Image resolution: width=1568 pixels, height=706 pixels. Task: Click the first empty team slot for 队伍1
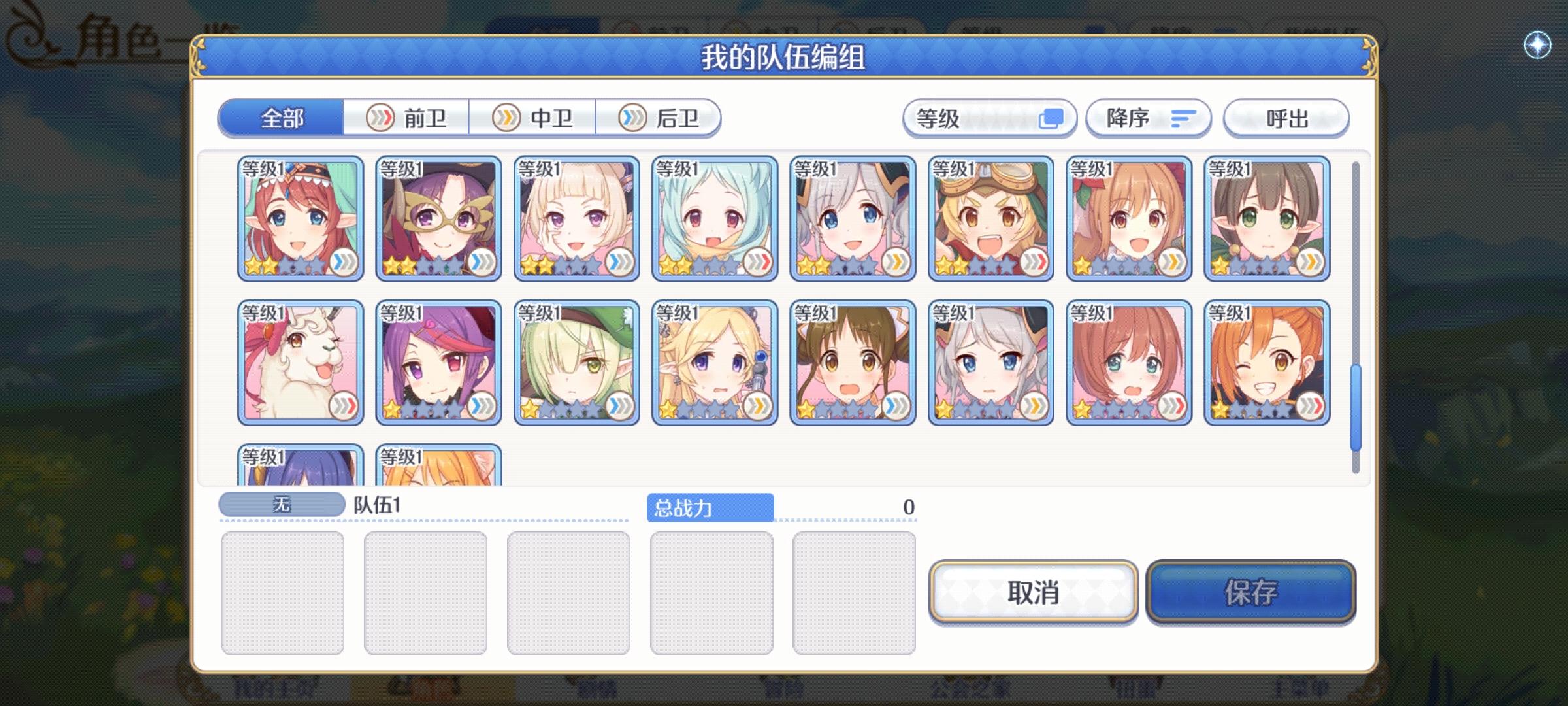point(282,590)
